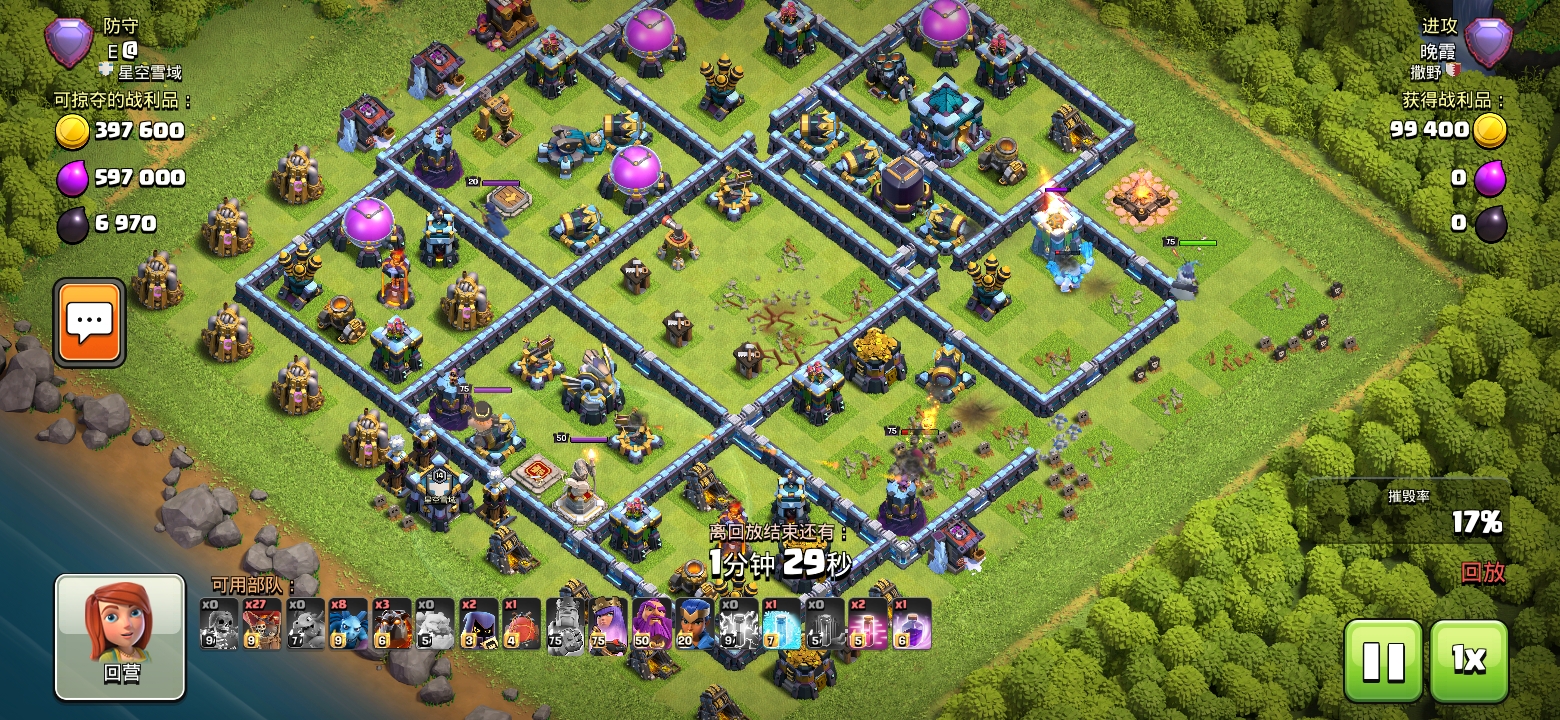Choose the pink haste spell slot x2

coord(868,624)
